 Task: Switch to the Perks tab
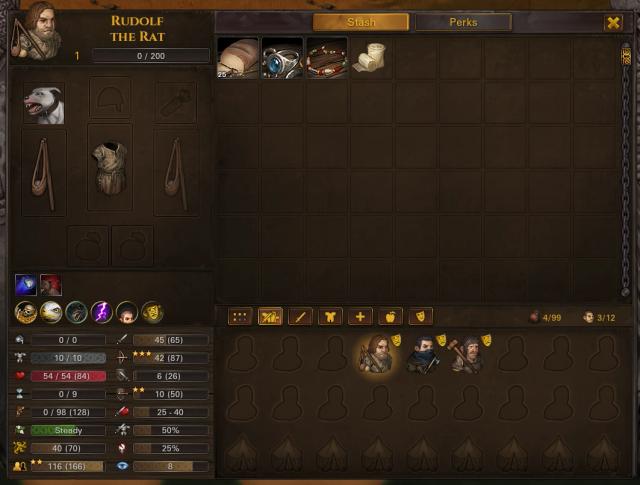463,22
